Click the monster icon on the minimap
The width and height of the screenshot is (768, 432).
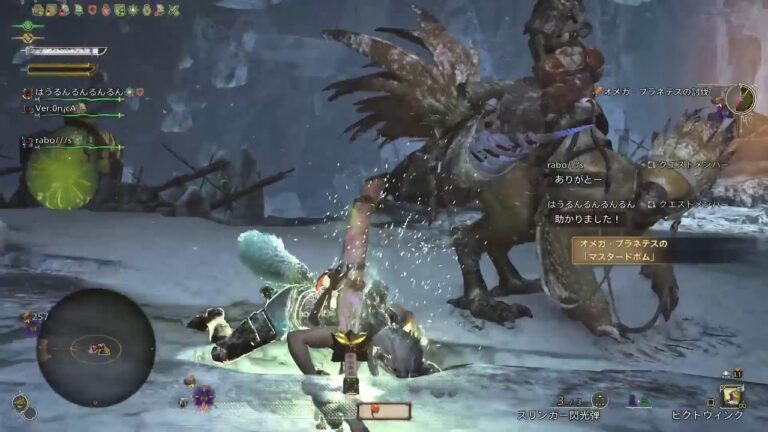click(99, 349)
